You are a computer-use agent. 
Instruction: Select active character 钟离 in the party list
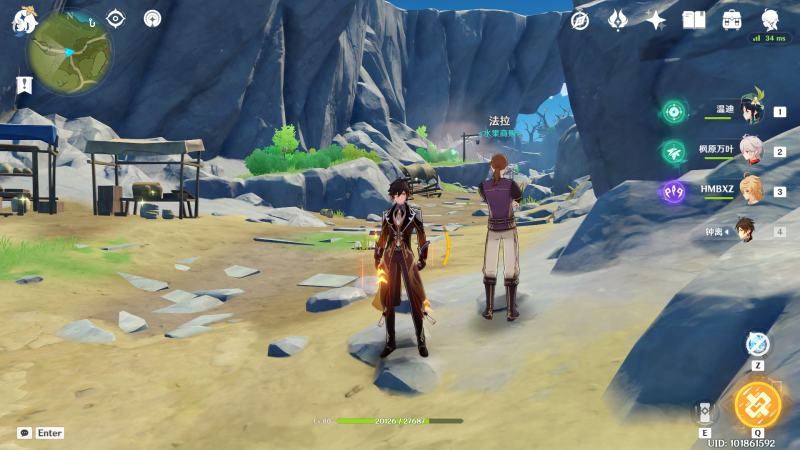[745, 230]
